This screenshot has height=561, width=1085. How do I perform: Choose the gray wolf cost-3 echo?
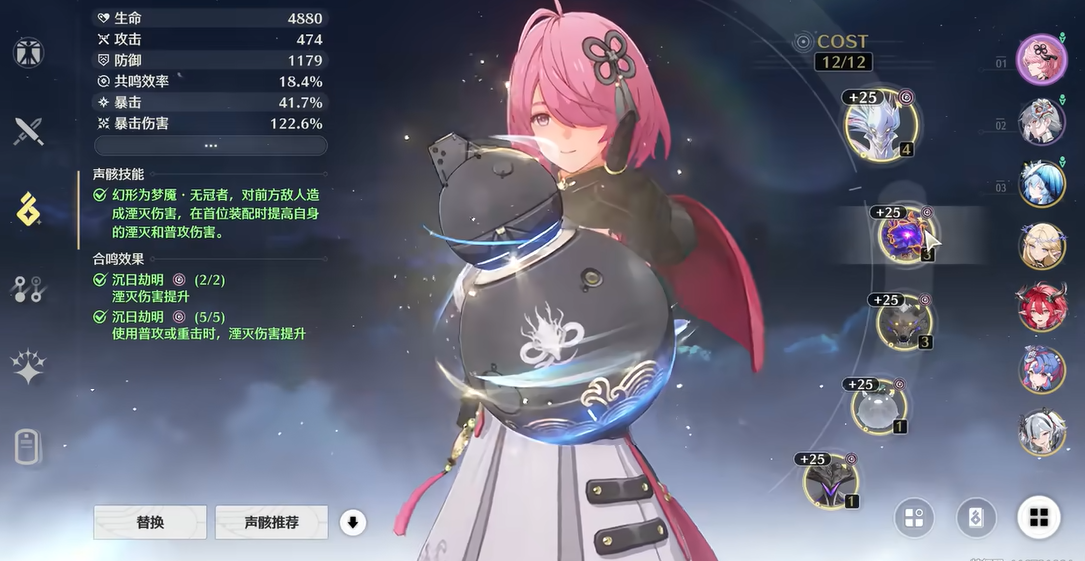pos(904,321)
